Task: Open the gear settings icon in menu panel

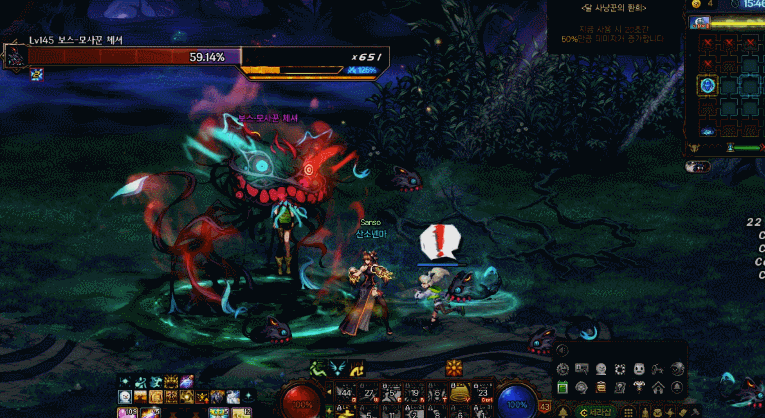Action: click(620, 369)
